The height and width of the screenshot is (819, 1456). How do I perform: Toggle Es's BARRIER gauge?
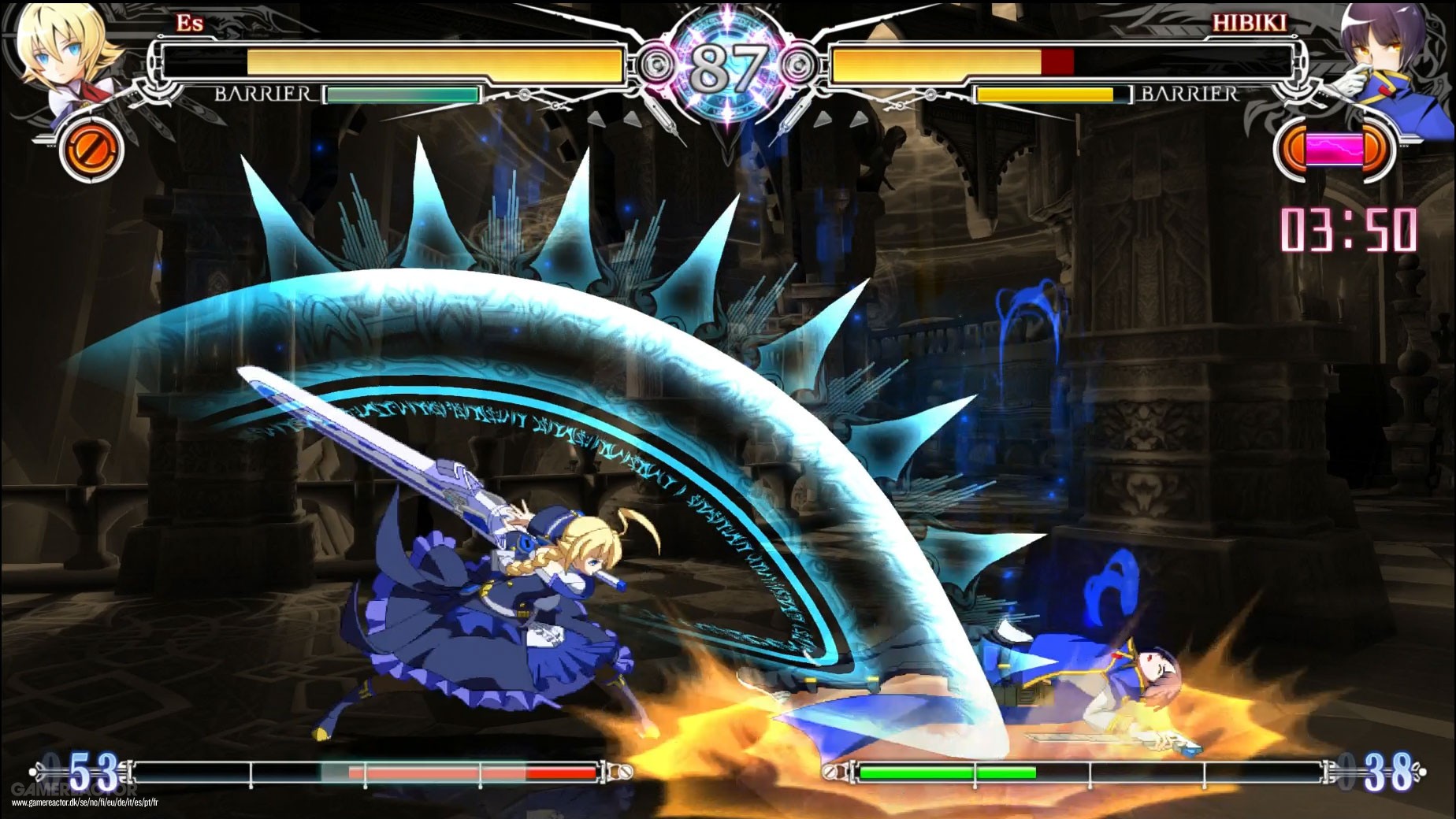(402, 94)
